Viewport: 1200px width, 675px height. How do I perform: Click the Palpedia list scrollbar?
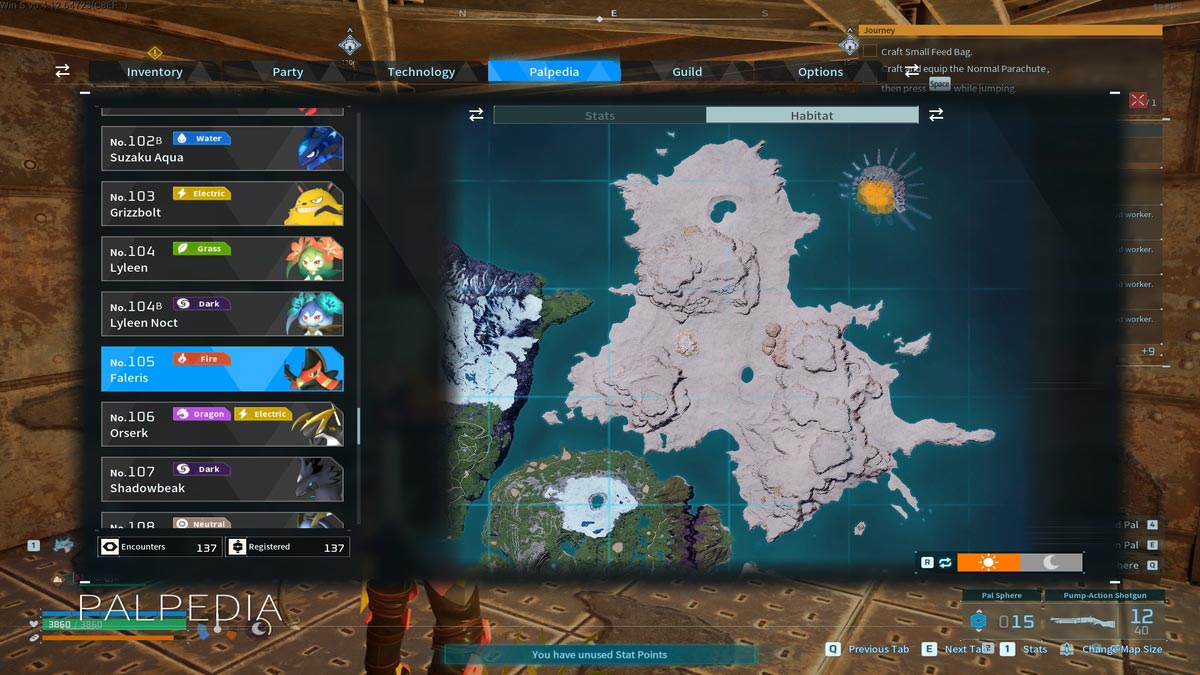pos(359,426)
